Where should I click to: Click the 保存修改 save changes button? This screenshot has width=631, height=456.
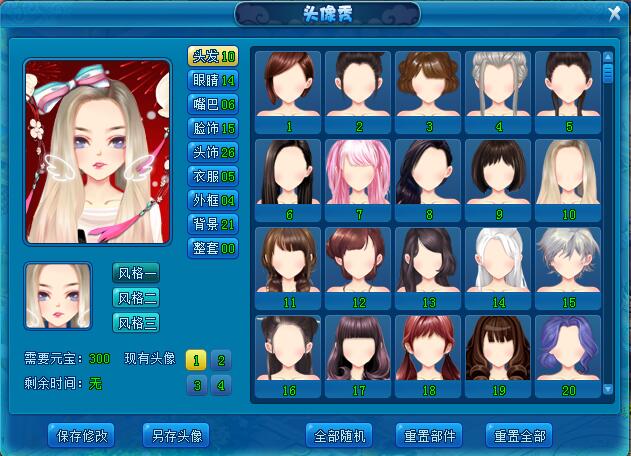82,436
